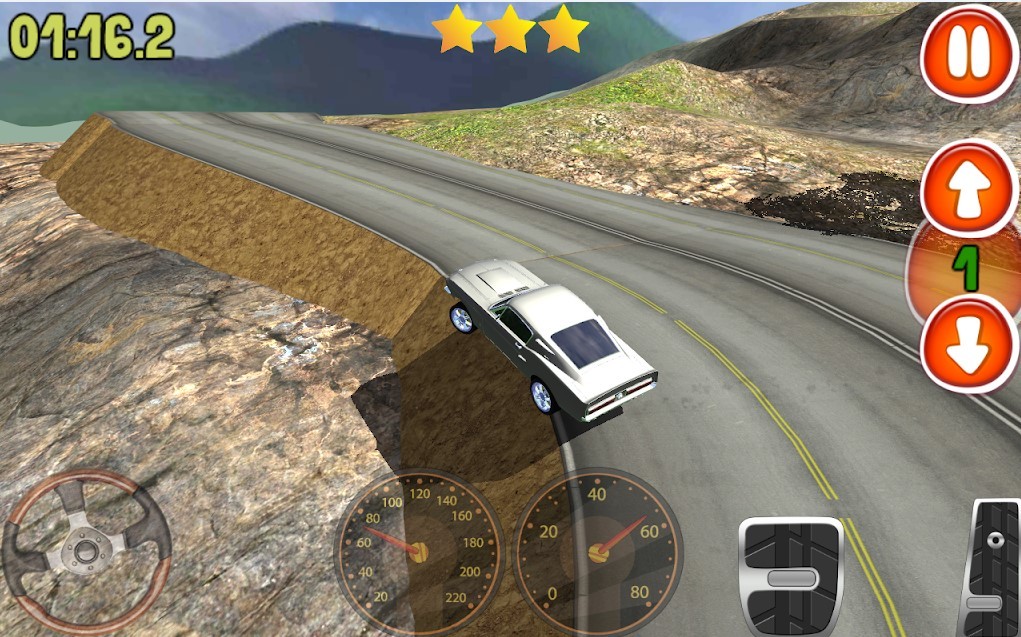Step on the gas pedal

(989, 568)
